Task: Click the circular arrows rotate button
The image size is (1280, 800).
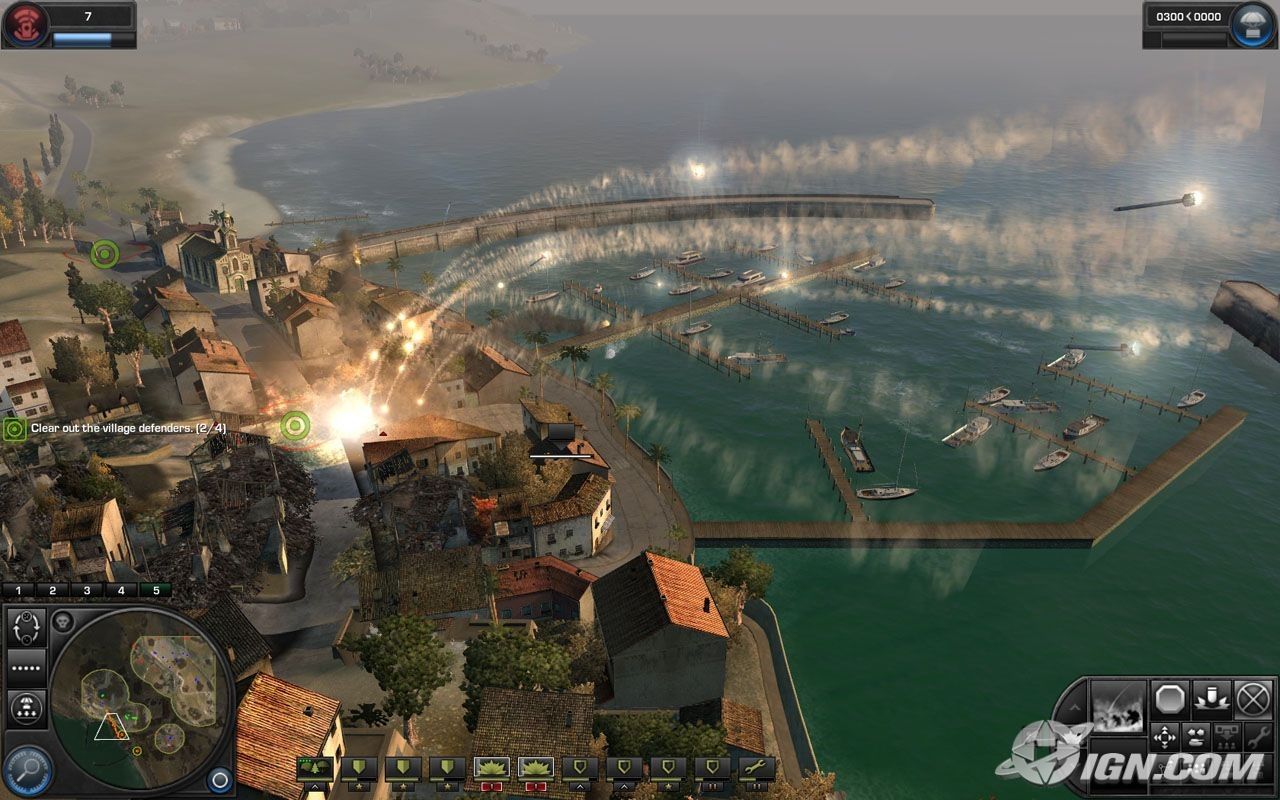Action: [26, 627]
